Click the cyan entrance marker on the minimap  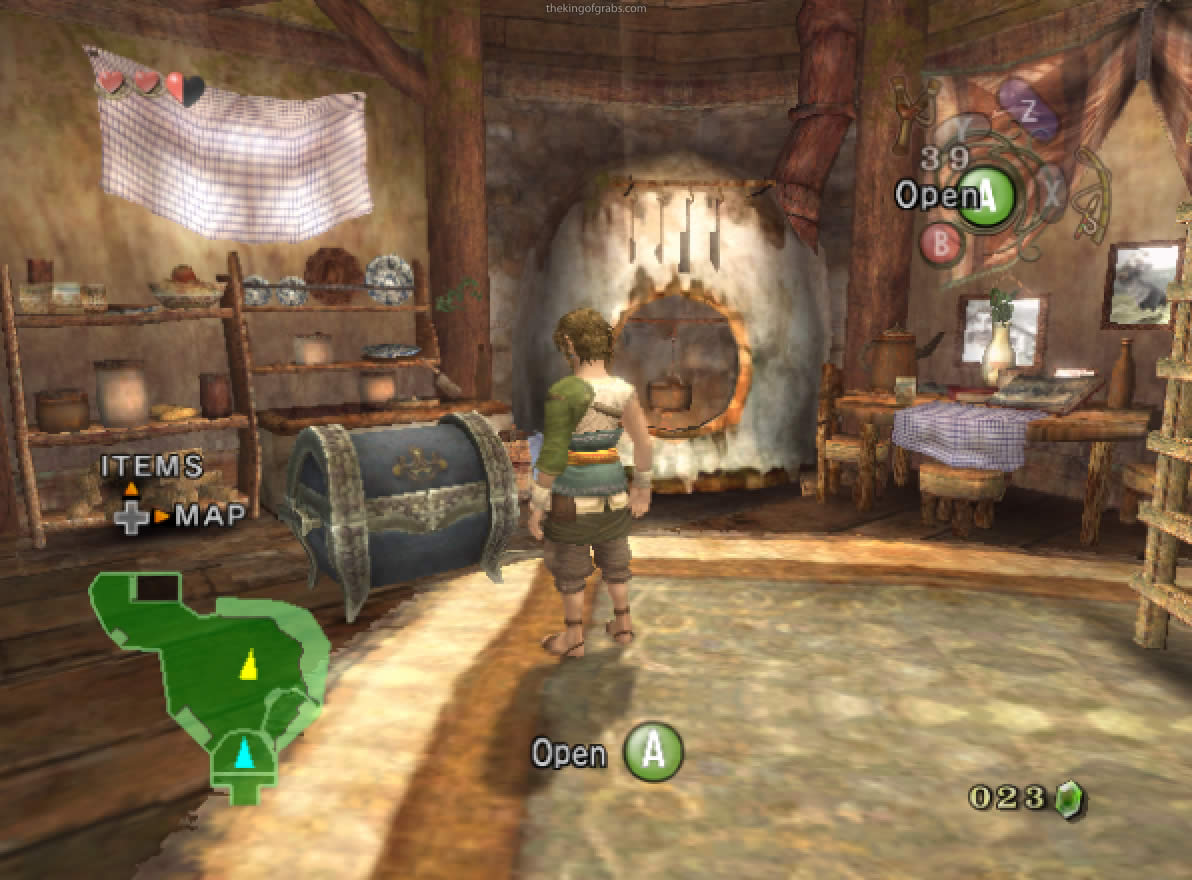pyautogui.click(x=243, y=751)
